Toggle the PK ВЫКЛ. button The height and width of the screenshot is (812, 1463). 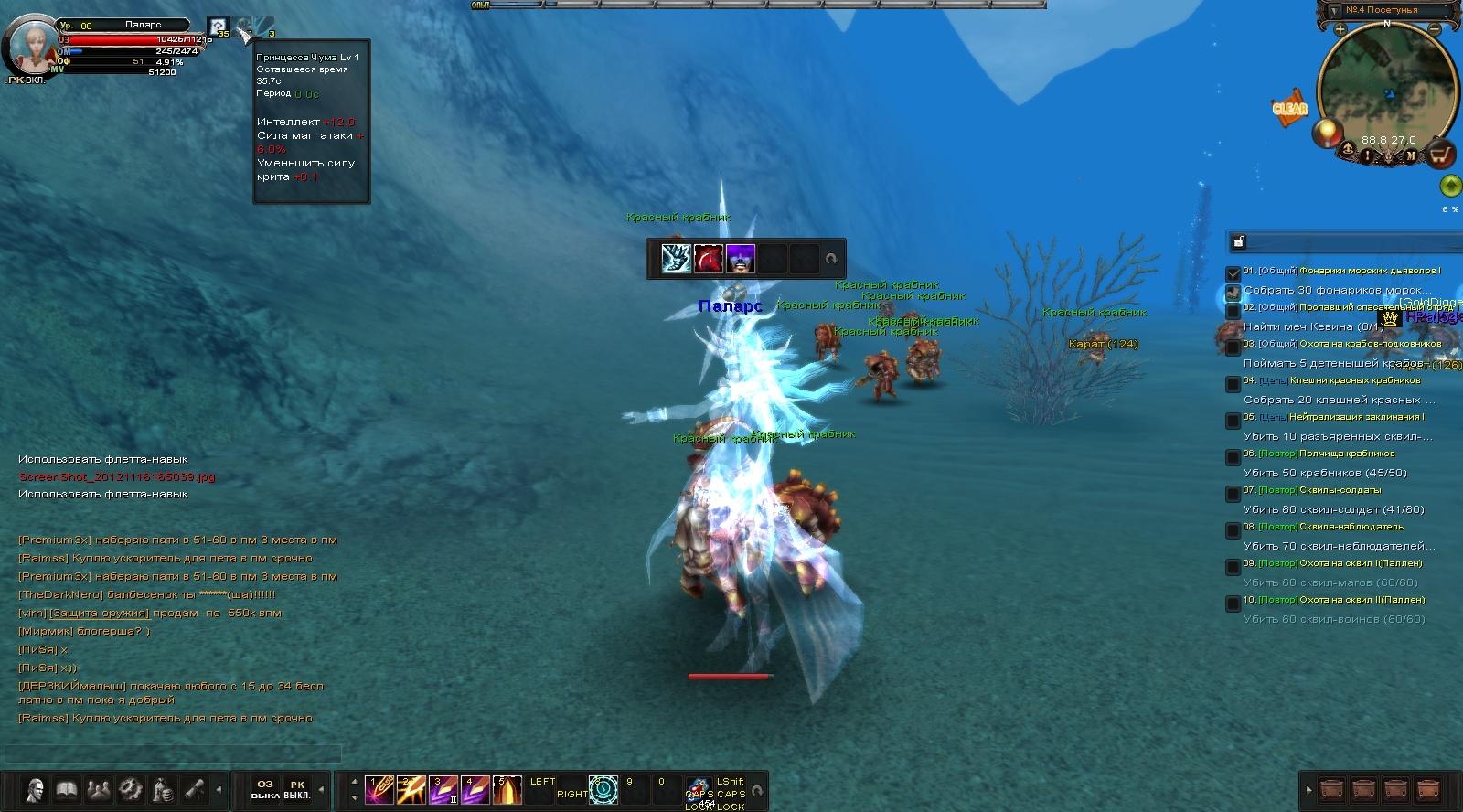tap(297, 789)
